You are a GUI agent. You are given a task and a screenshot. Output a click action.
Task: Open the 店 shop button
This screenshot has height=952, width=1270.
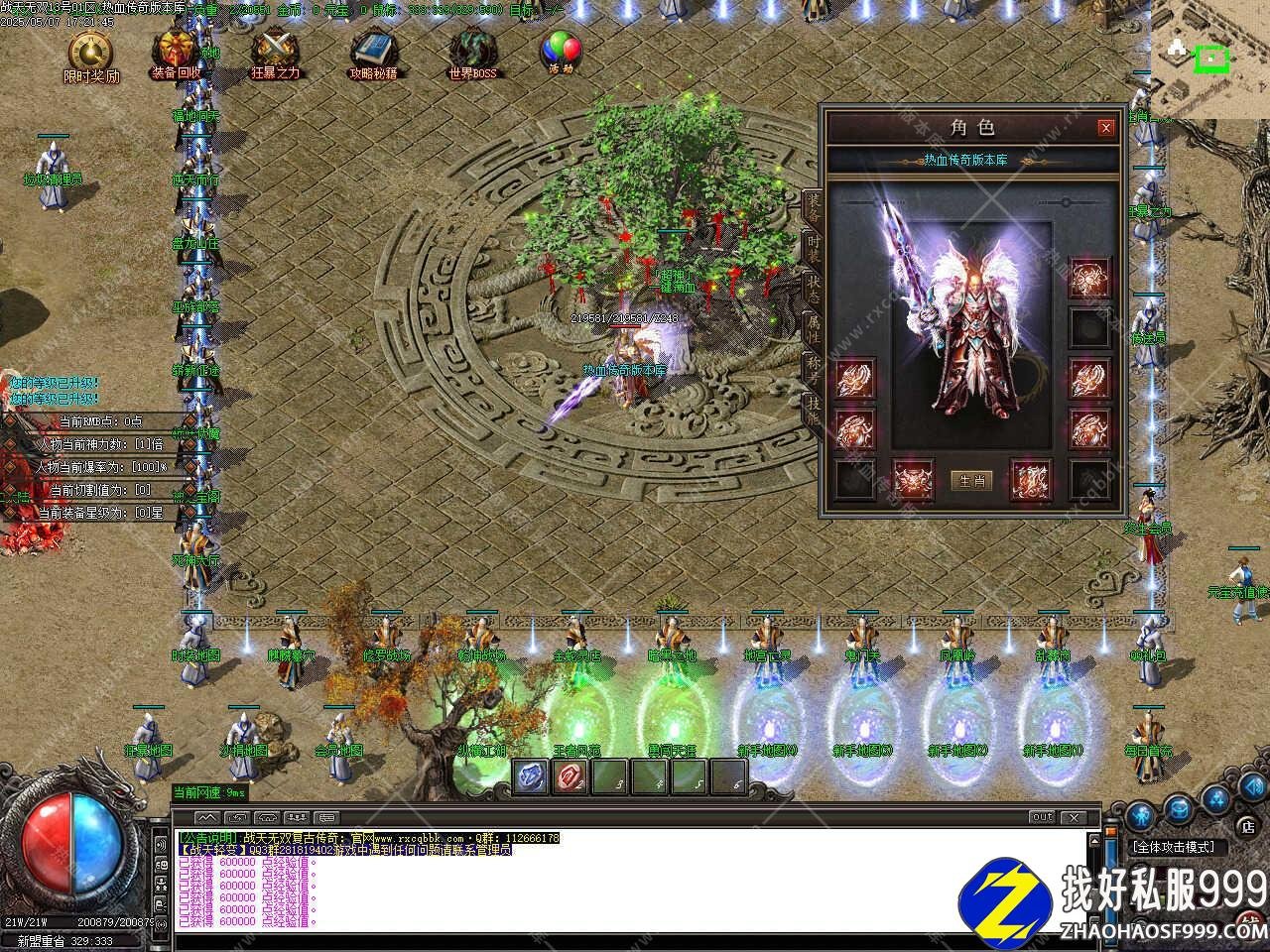(1248, 825)
